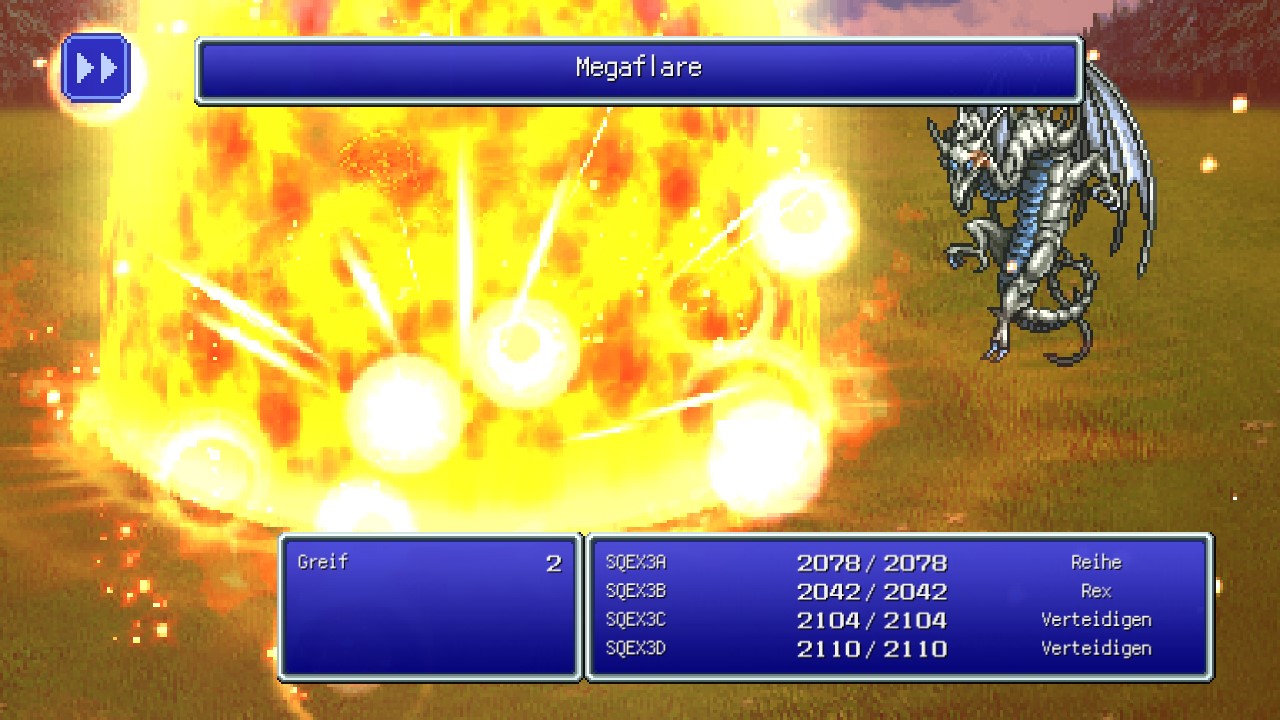Click party member SQEX3D's row
This screenshot has width=1280, height=720.
636,648
